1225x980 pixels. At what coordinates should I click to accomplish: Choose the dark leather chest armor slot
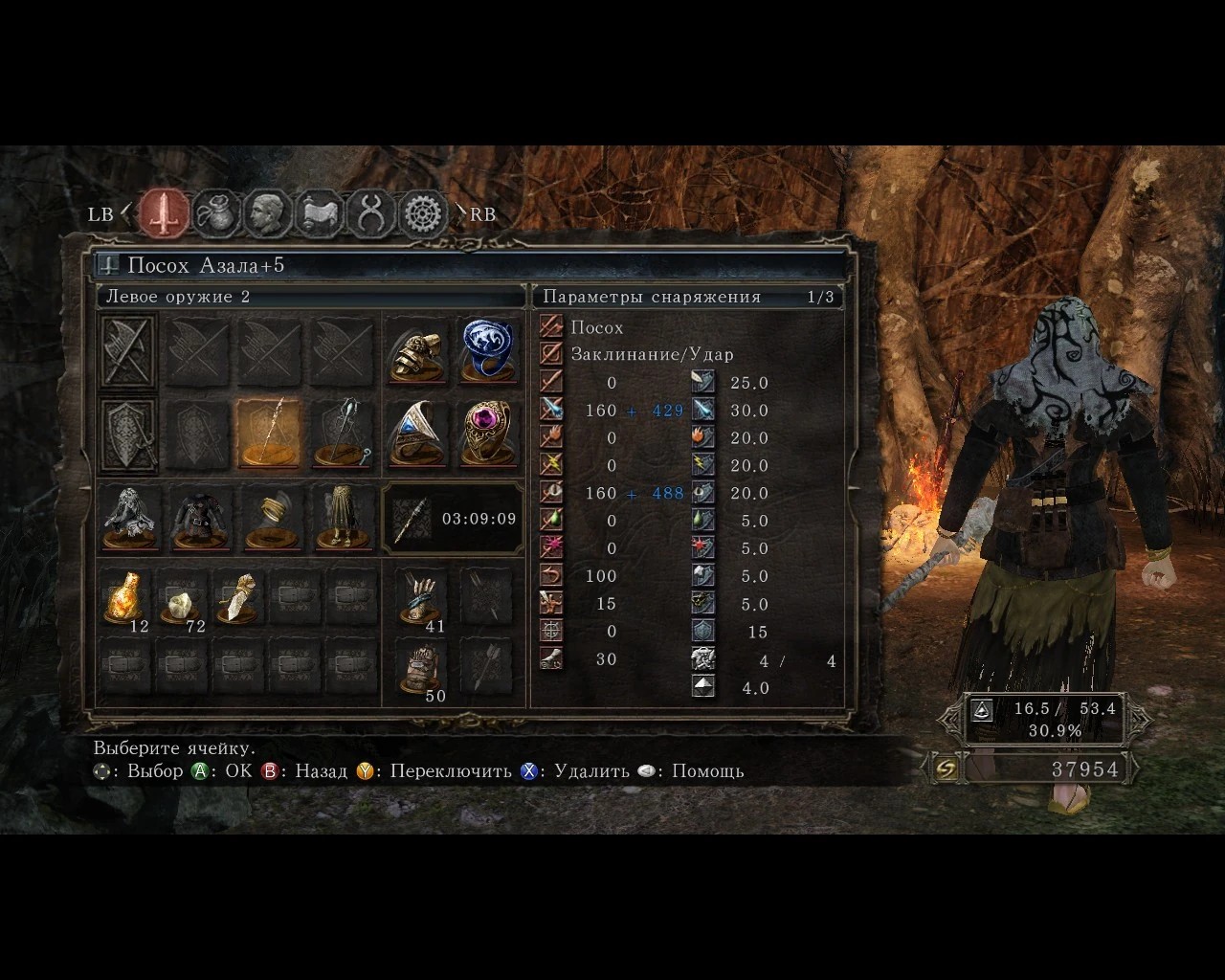point(199,518)
